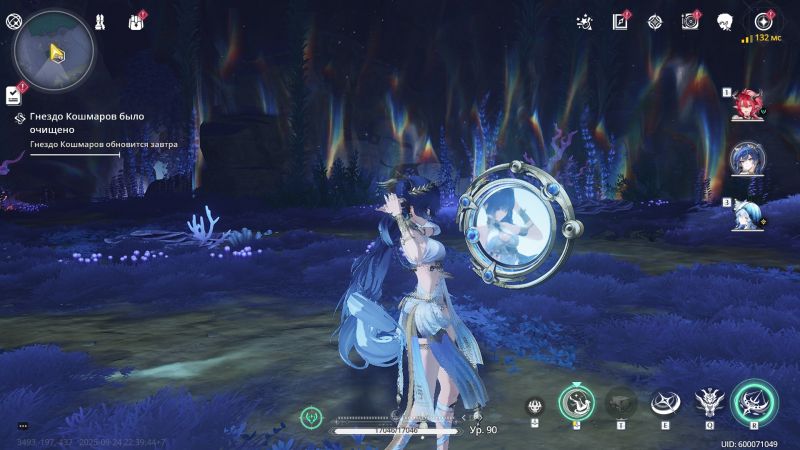Switch to the light-blue-haired party character
Screen dimensions: 800x450
coord(748,214)
